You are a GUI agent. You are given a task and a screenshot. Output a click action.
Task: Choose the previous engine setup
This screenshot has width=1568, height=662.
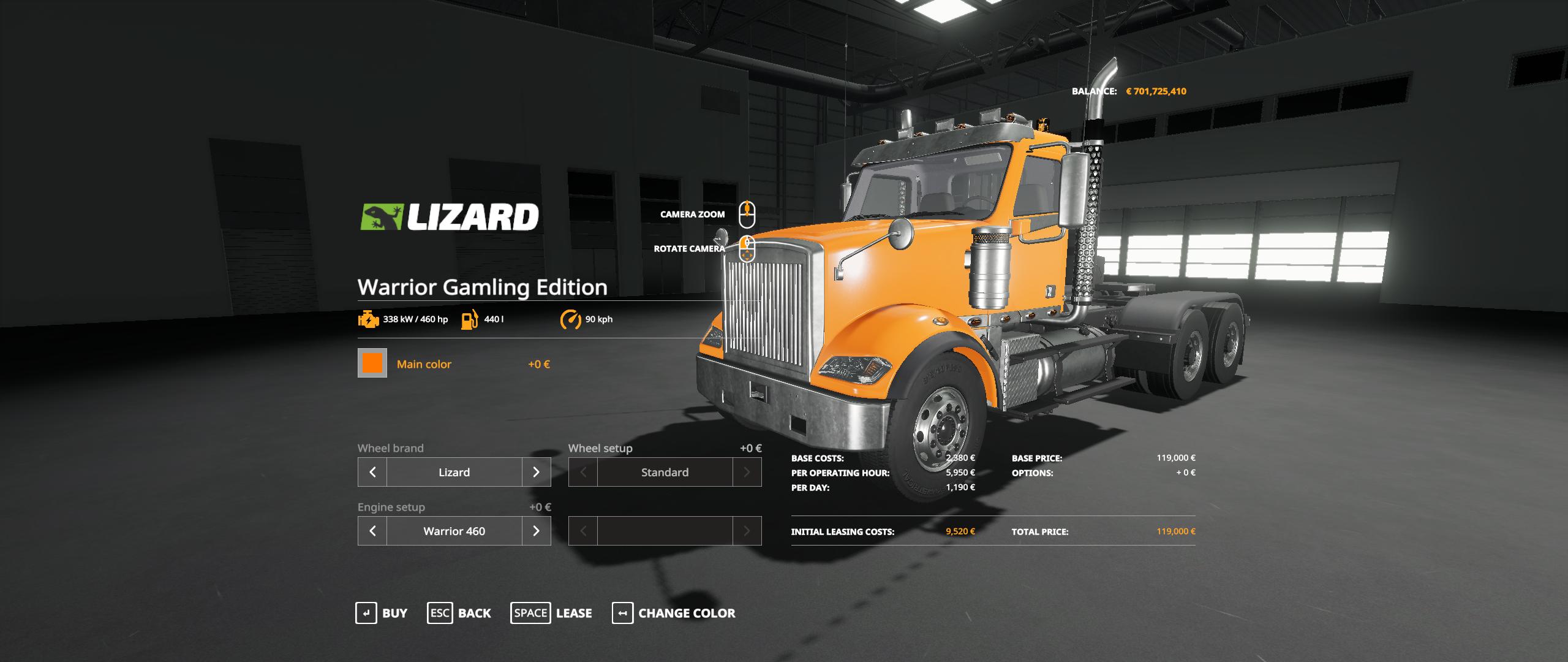tap(372, 531)
